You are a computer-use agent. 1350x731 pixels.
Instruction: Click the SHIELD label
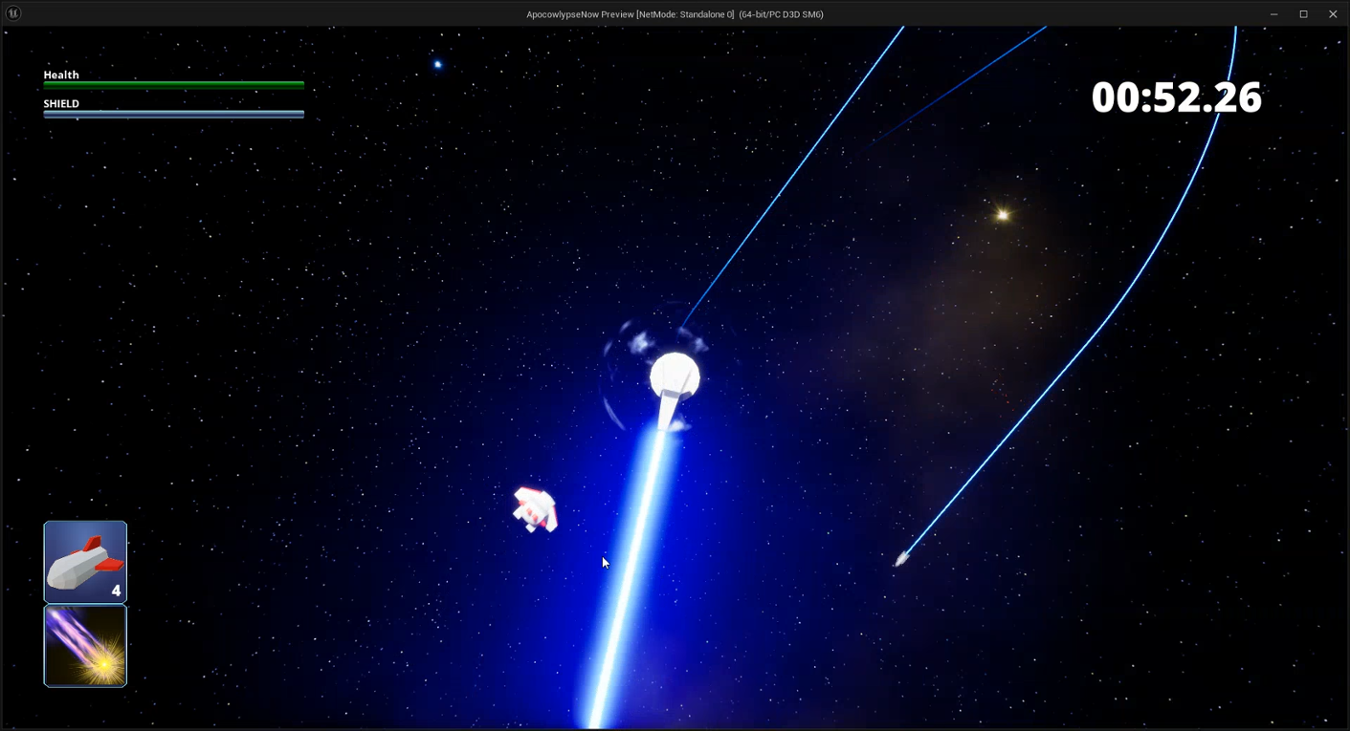point(60,102)
